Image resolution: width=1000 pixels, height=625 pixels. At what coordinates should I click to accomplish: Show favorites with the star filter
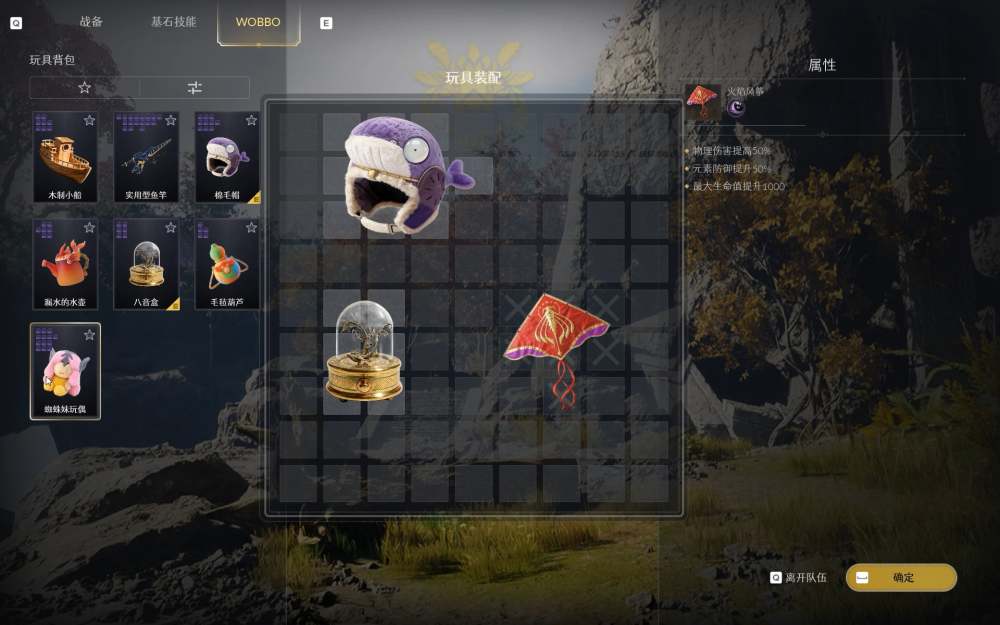coord(84,88)
